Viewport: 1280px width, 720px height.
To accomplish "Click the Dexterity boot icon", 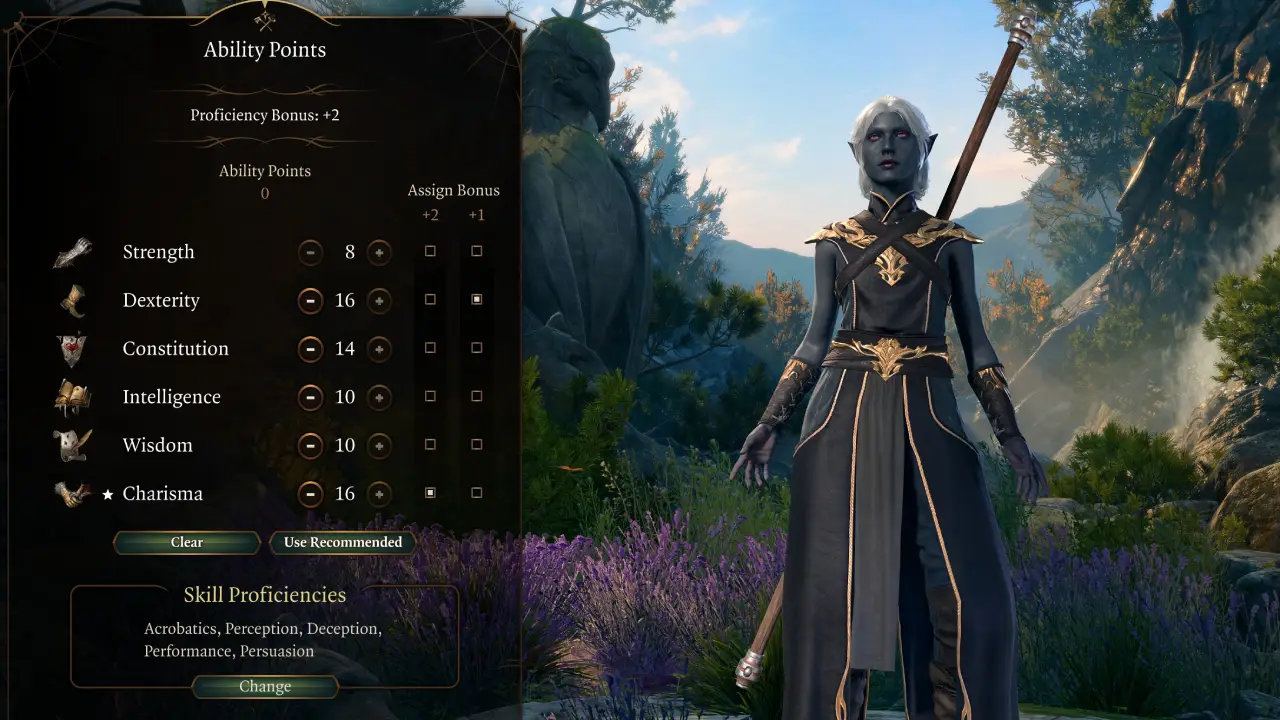I will click(x=72, y=299).
